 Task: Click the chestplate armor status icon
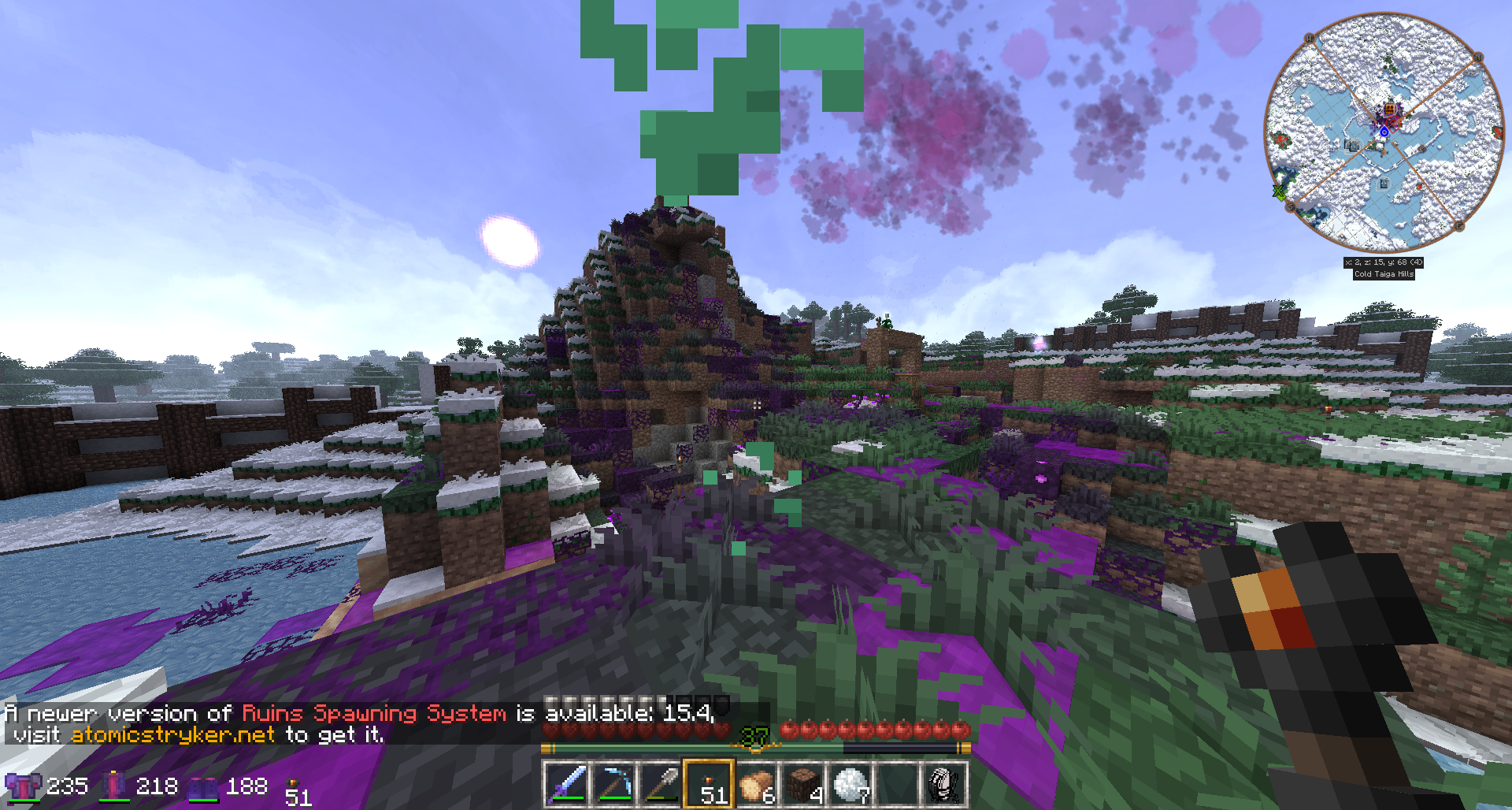tap(23, 786)
